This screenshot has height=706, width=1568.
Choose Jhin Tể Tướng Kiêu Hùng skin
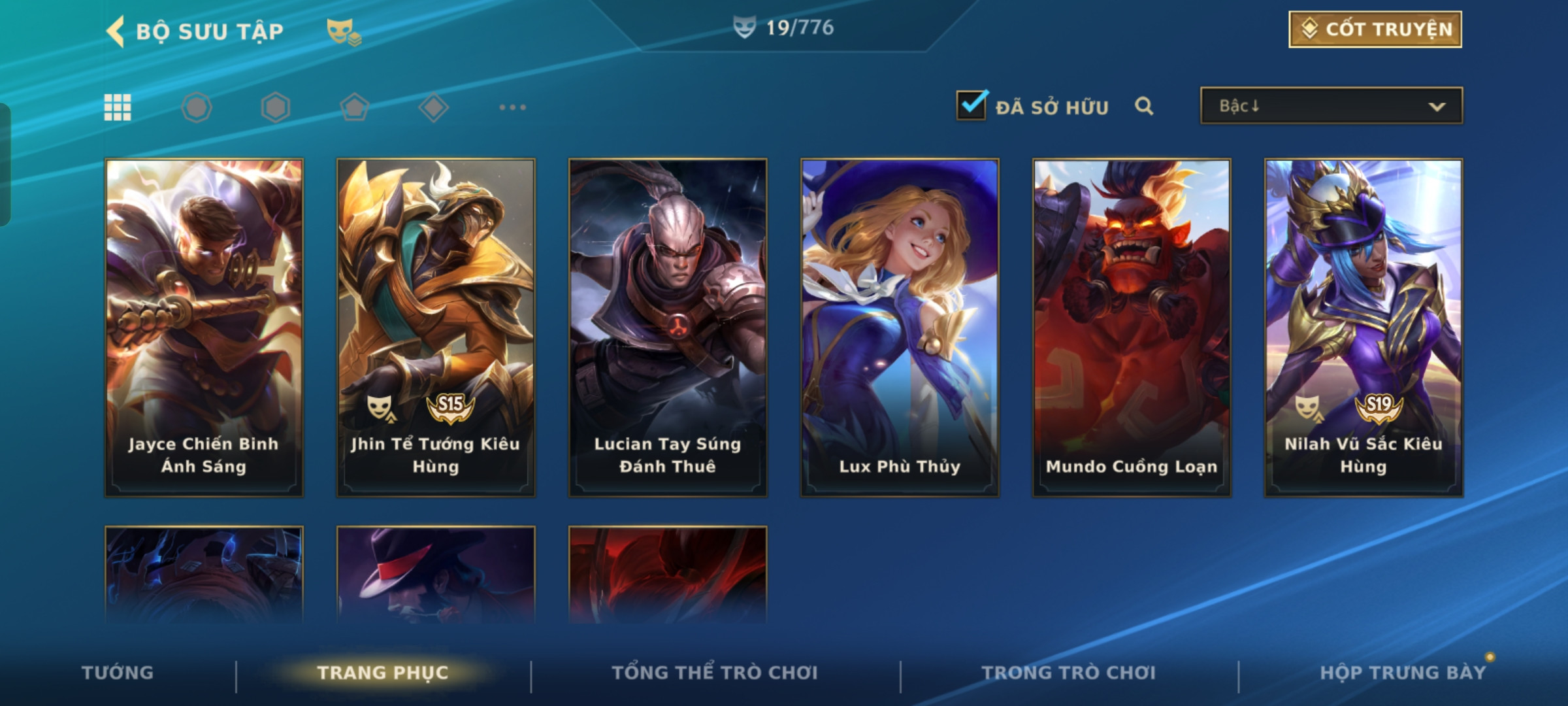click(x=436, y=327)
